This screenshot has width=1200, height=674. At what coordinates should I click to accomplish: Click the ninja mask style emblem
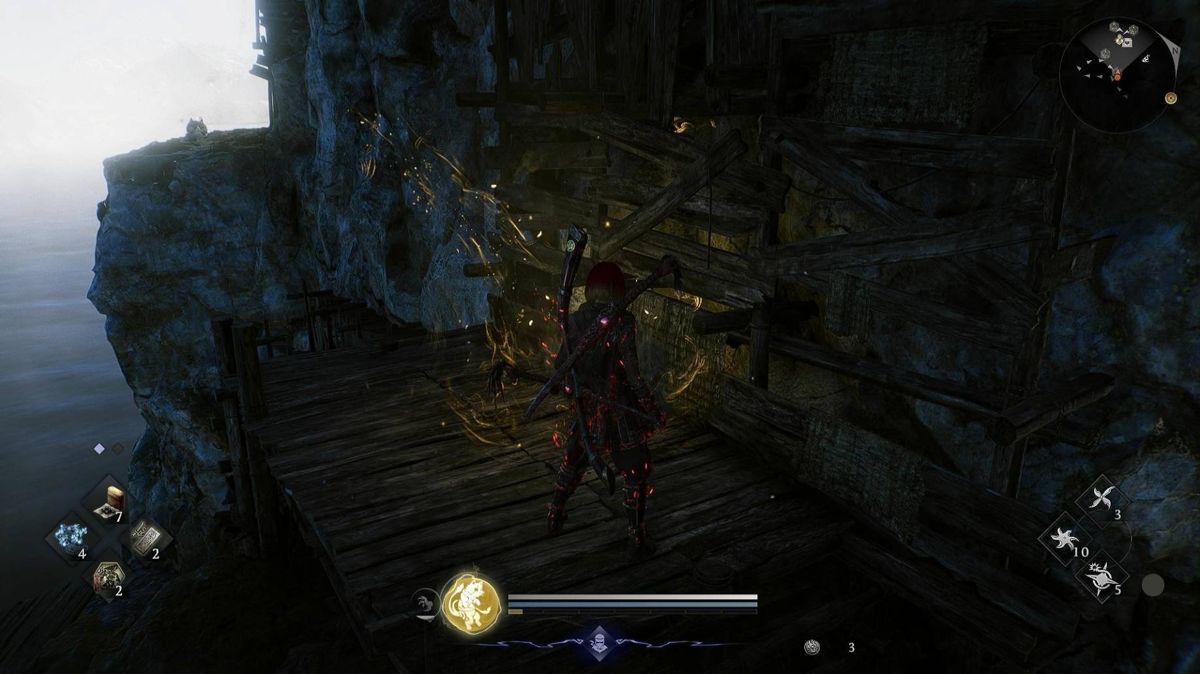point(598,643)
